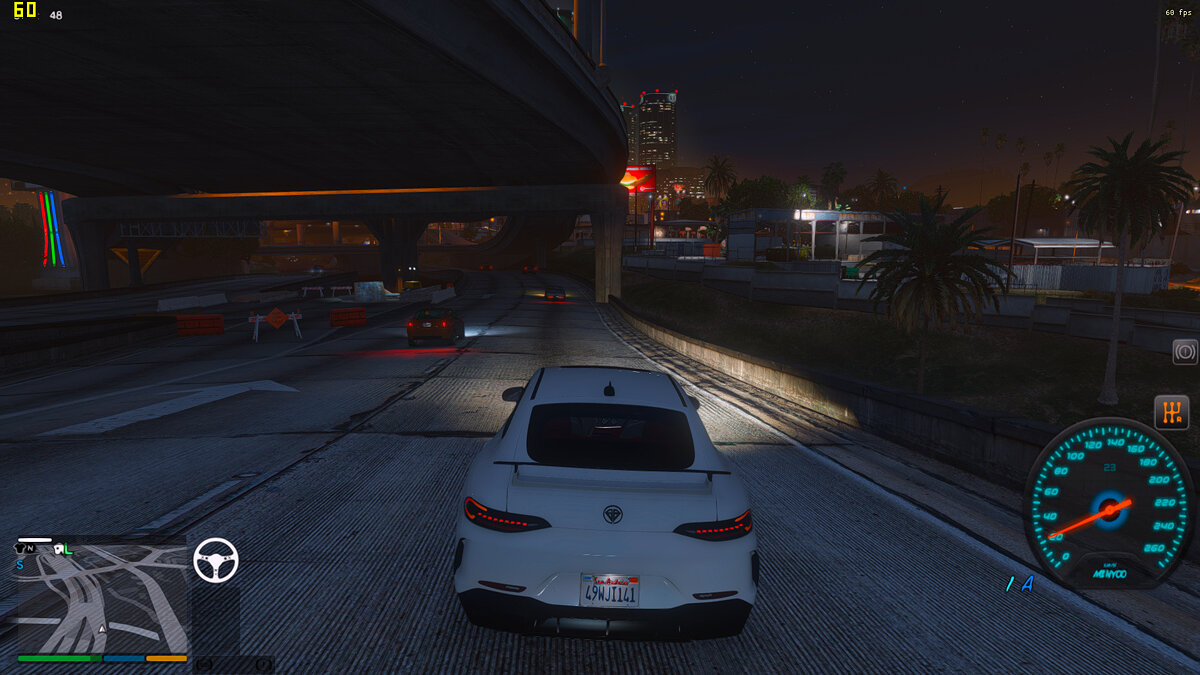Screen dimensions: 1200x675
Task: Select the player arrow on the minimap
Action: click(103, 629)
